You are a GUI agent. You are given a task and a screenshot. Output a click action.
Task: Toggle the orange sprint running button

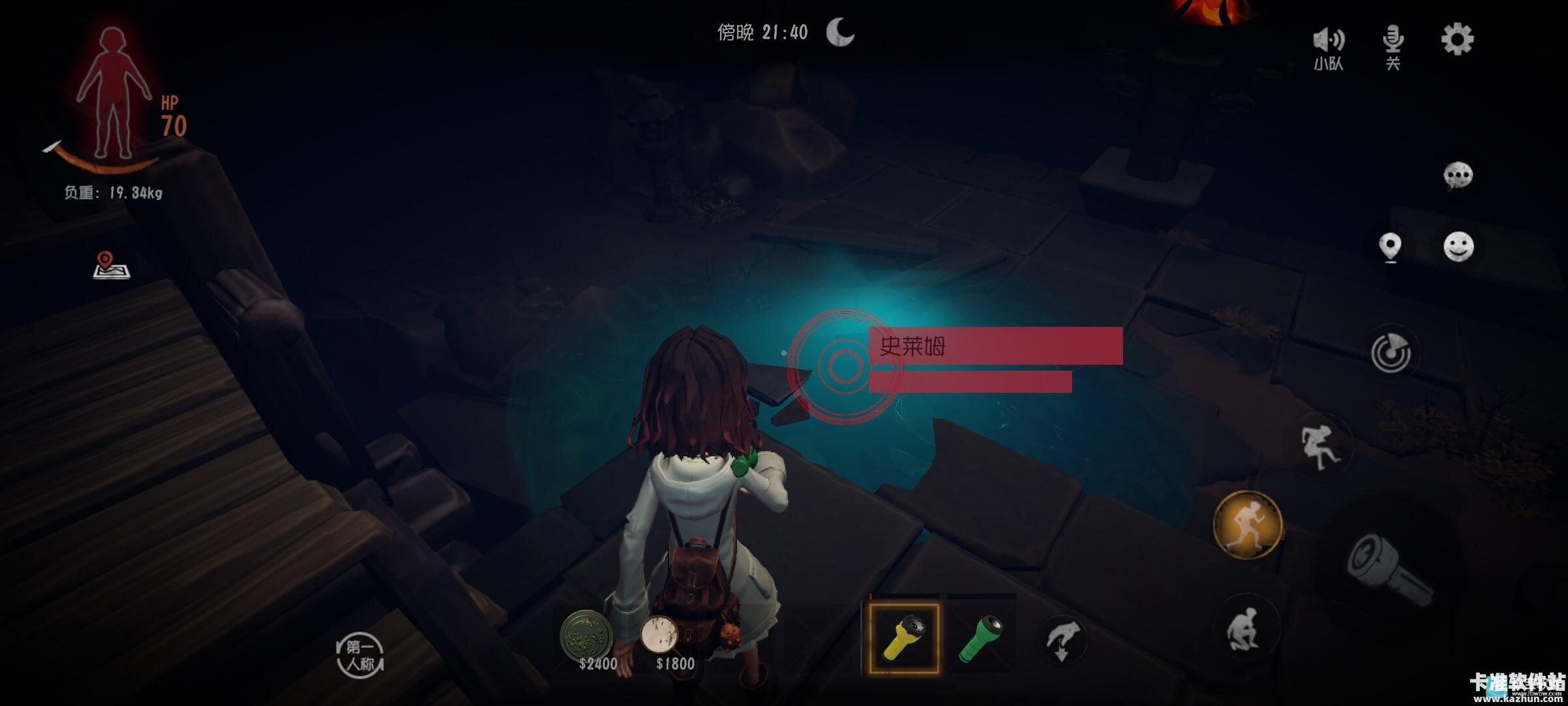click(1248, 525)
